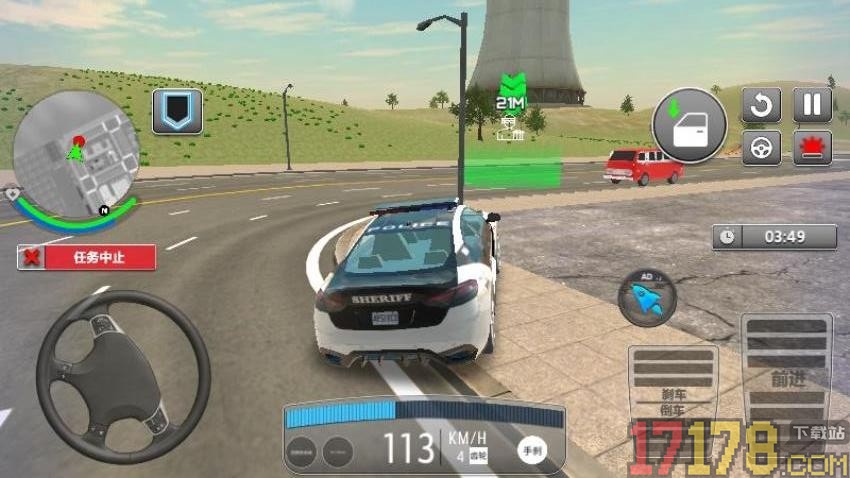The width and height of the screenshot is (850, 478).
Task: Abort mission with the red 任务中止 button
Action: (x=87, y=257)
